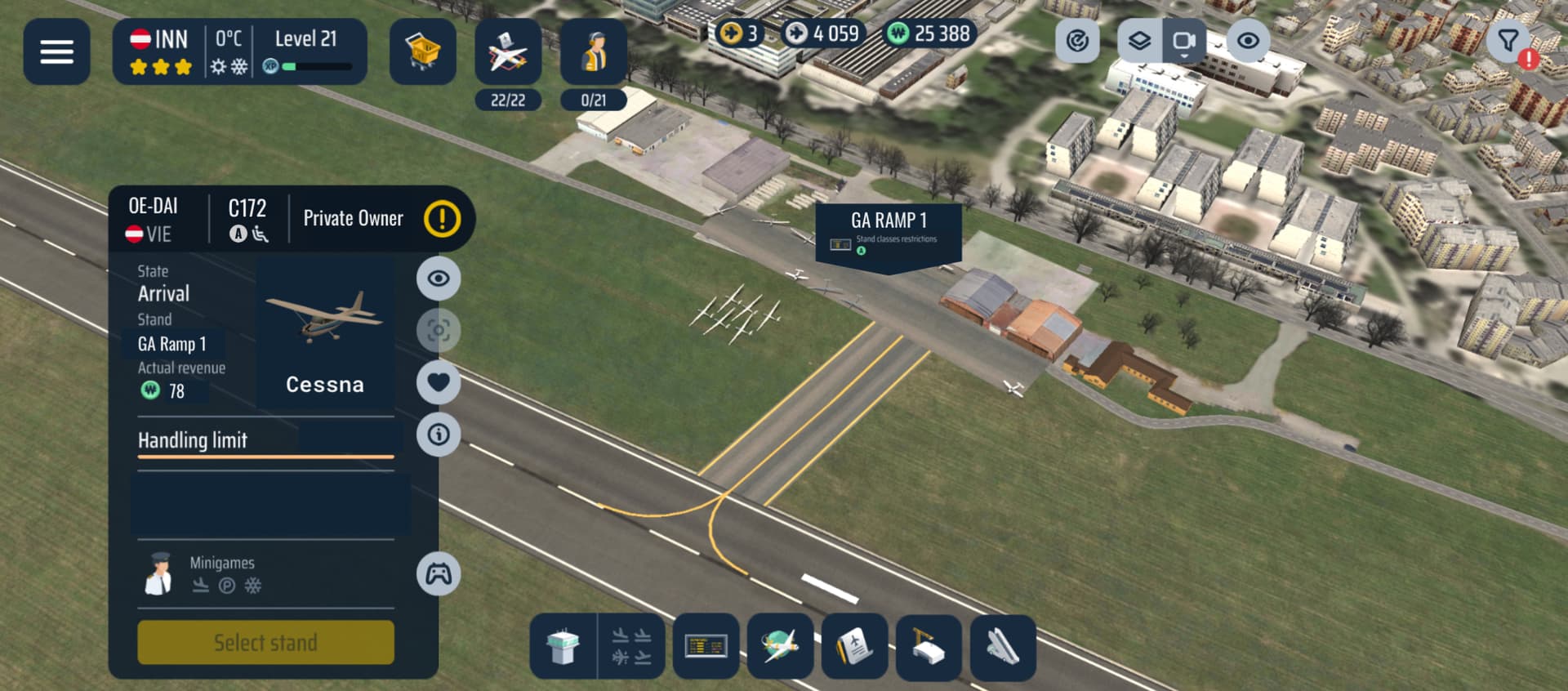This screenshot has height=691, width=1568.
Task: Open the hamburger main menu
Action: 56,51
